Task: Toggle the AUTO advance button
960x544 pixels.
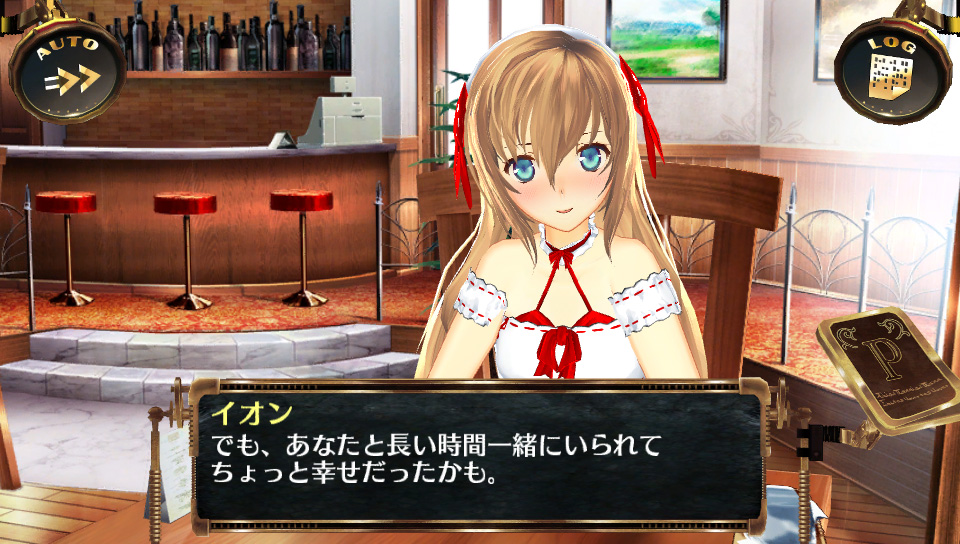Action: [x=68, y=68]
